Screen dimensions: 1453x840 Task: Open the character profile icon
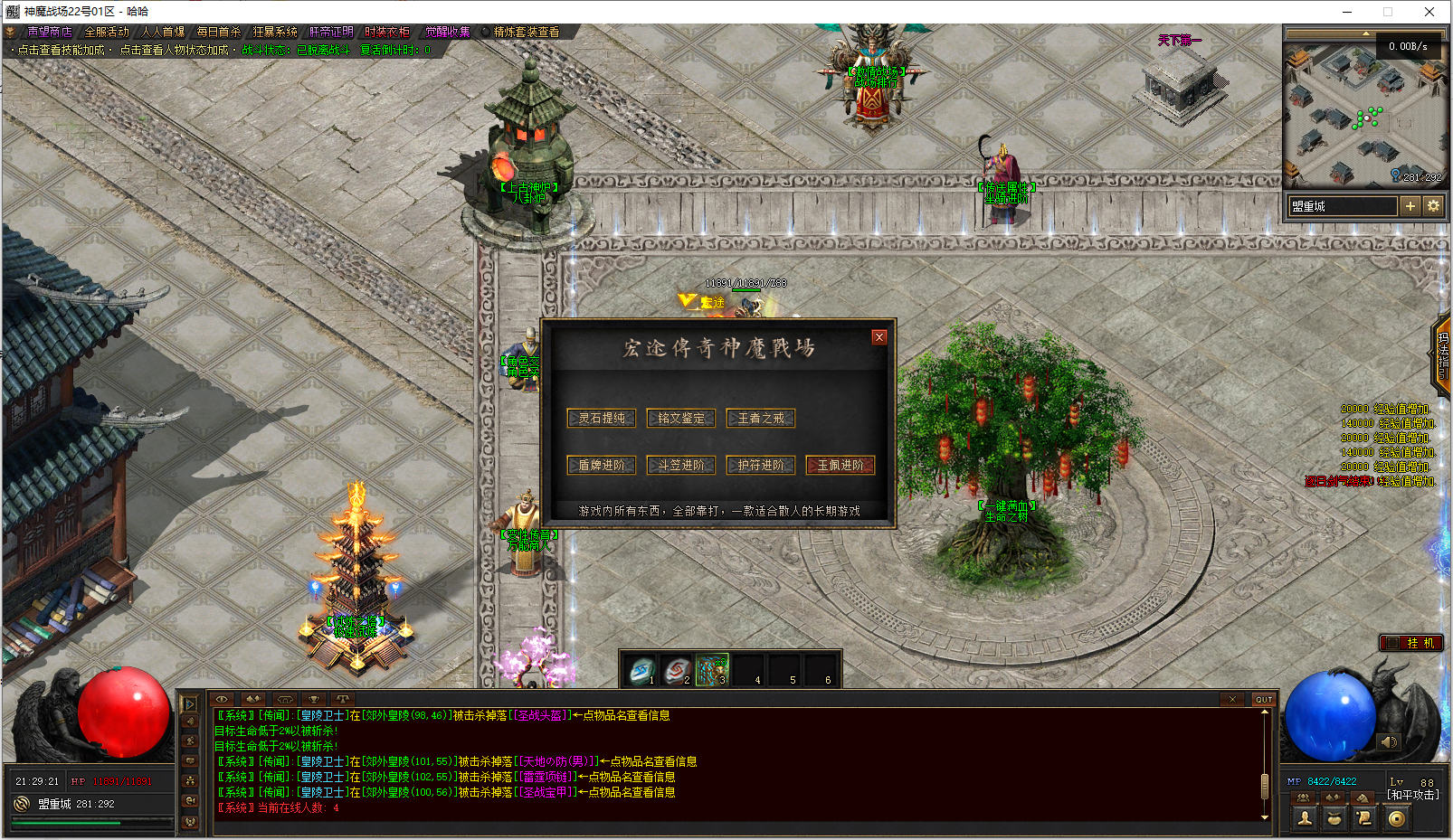tap(1305, 818)
